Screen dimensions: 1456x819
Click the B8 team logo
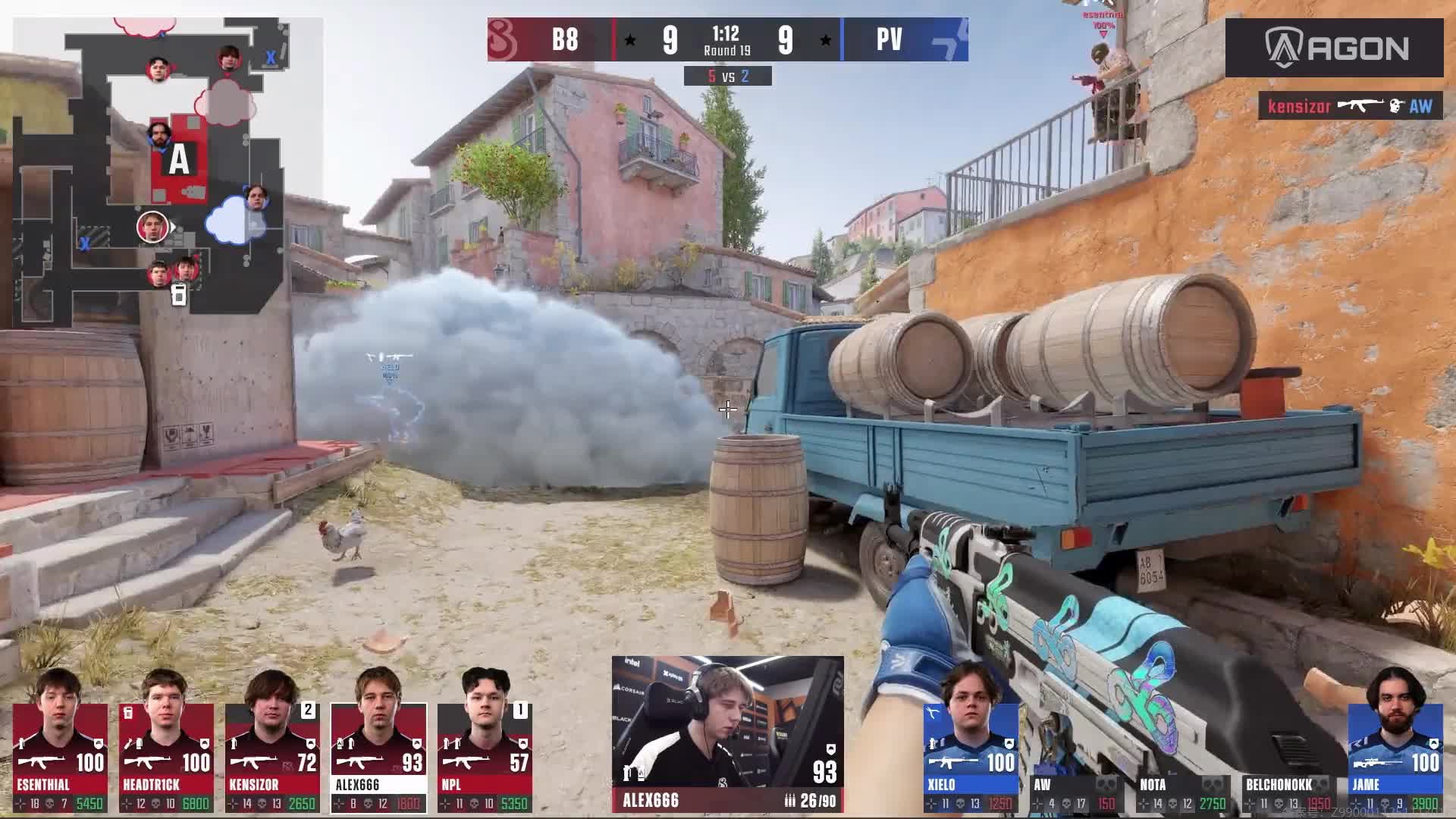506,39
